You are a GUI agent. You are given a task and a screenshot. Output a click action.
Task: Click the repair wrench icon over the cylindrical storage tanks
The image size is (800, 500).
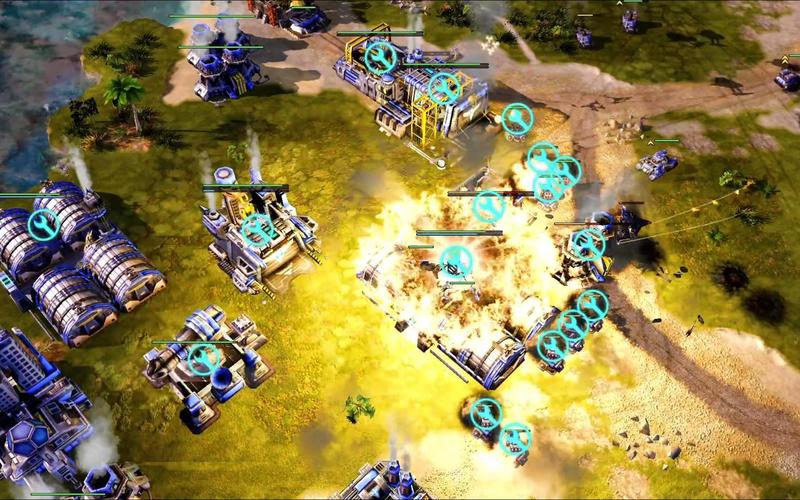tap(43, 225)
